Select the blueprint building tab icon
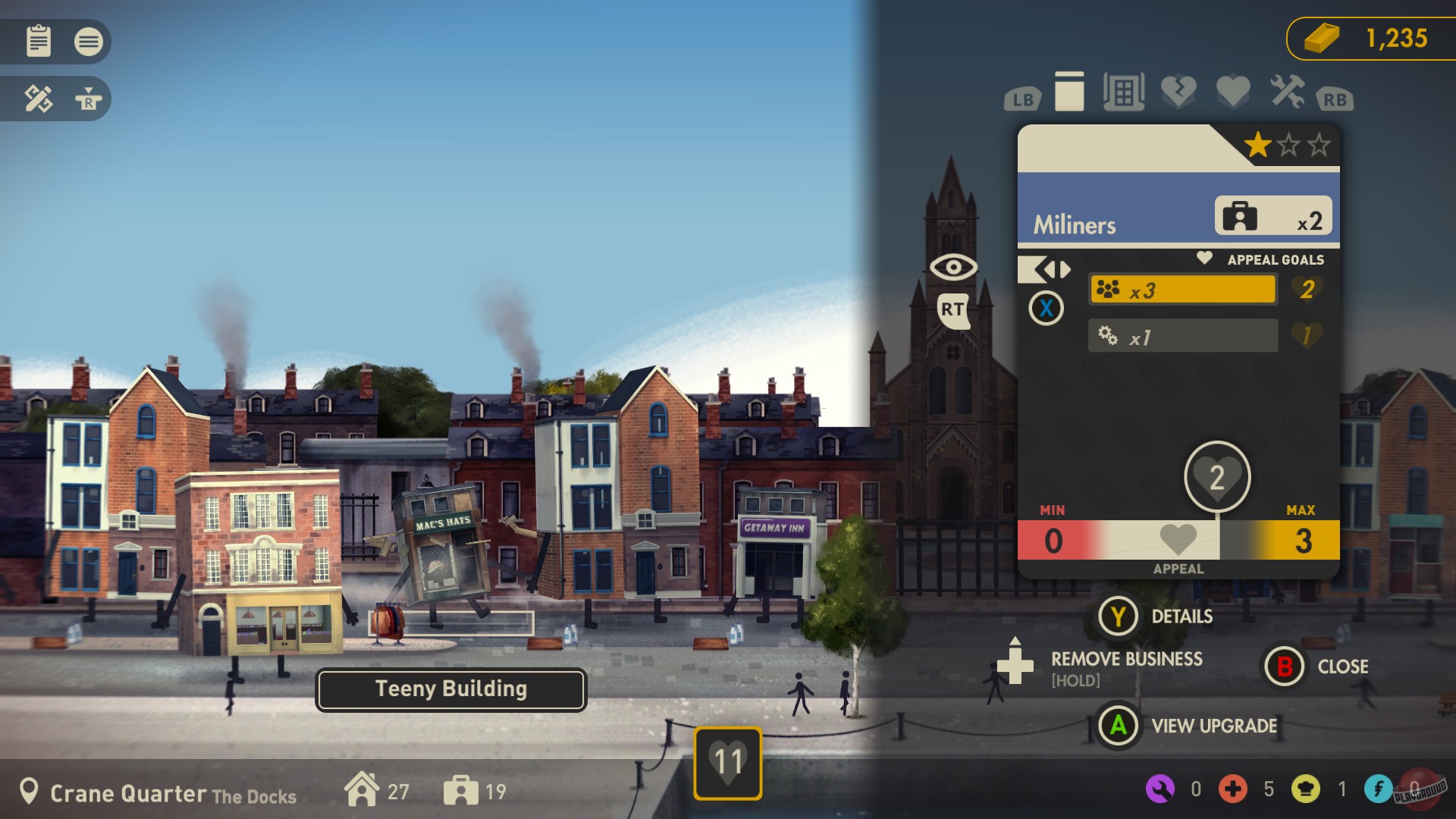1456x819 pixels. (x=1125, y=93)
